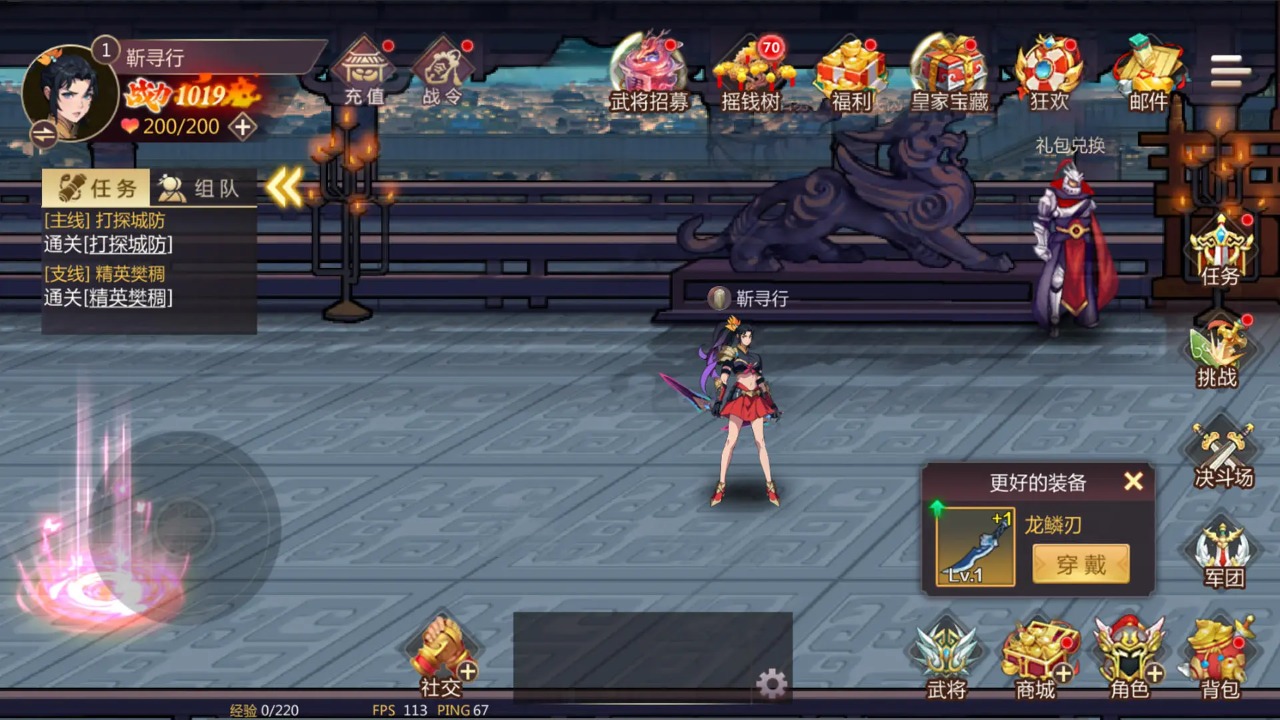Open 武将招募 general recruitment
The image size is (1280, 720).
click(649, 72)
